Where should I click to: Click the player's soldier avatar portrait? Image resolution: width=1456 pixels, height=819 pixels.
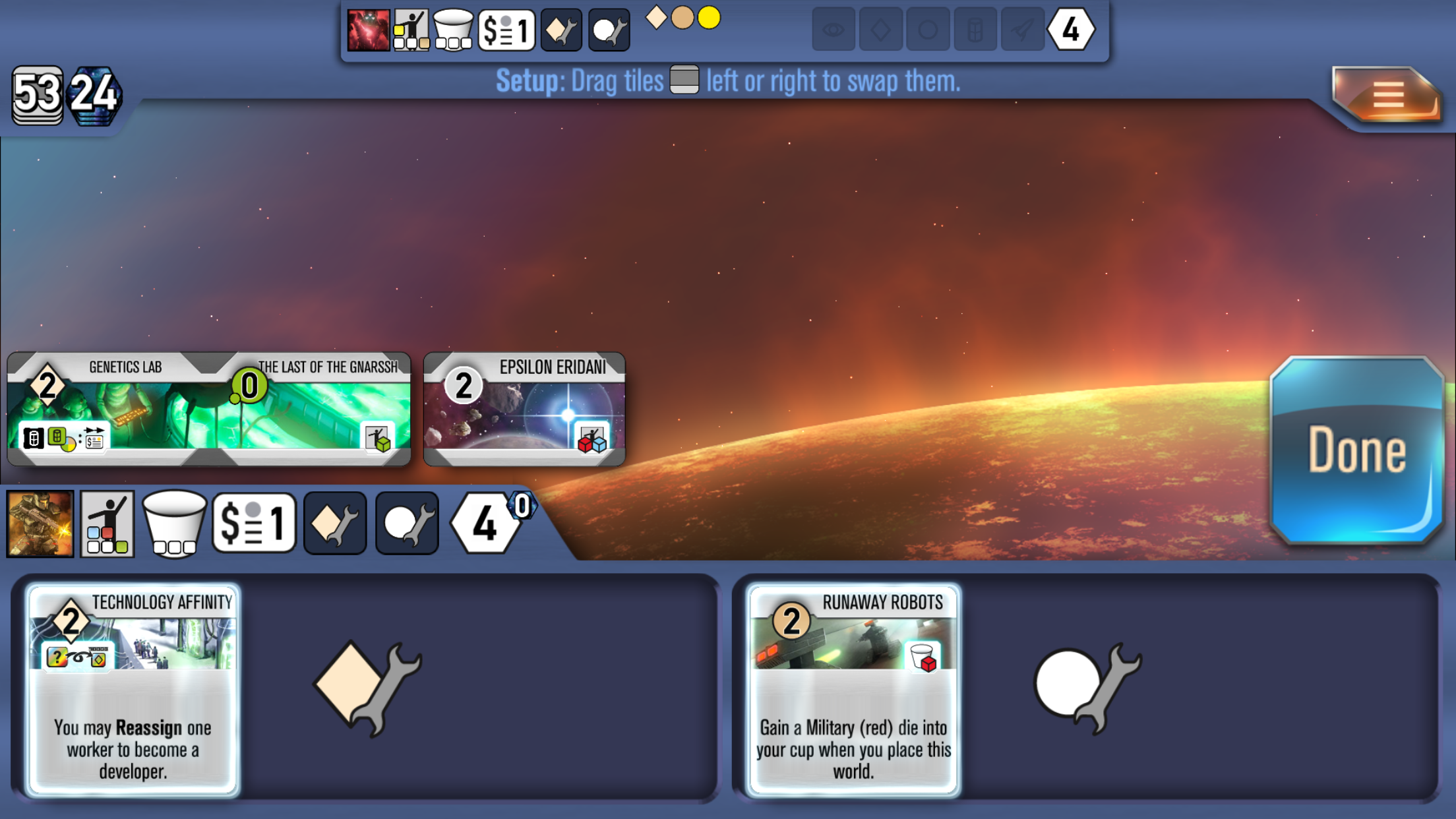[x=40, y=524]
